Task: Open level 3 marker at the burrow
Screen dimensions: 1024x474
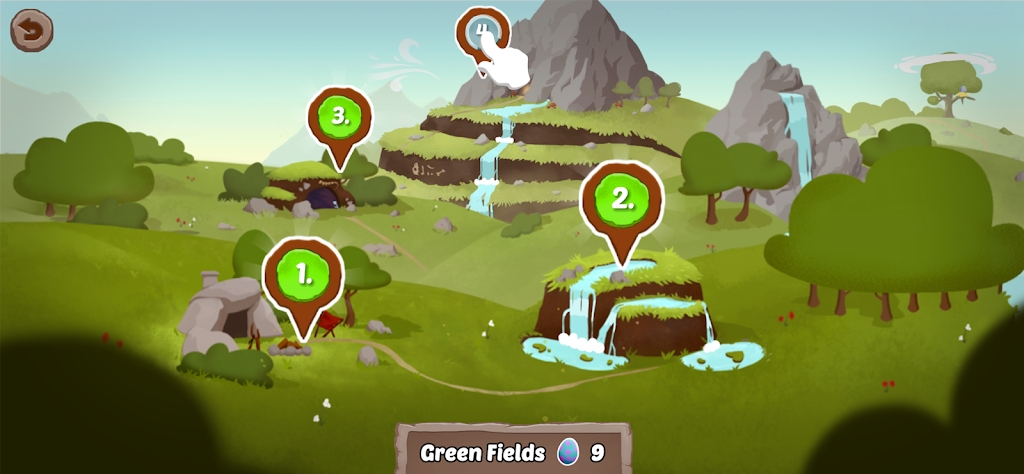Action: pos(339,118)
